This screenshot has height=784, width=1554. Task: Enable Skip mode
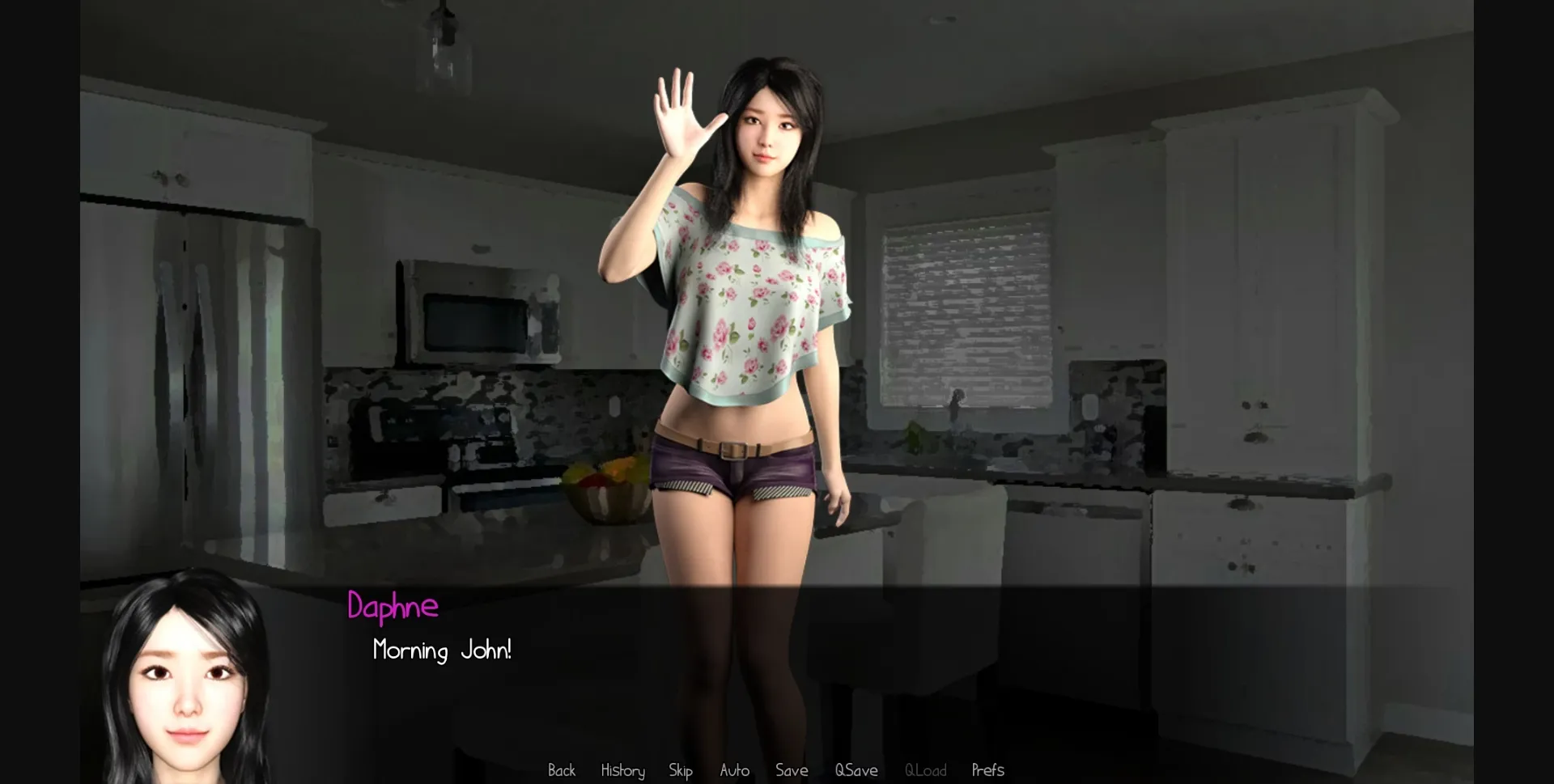681,770
